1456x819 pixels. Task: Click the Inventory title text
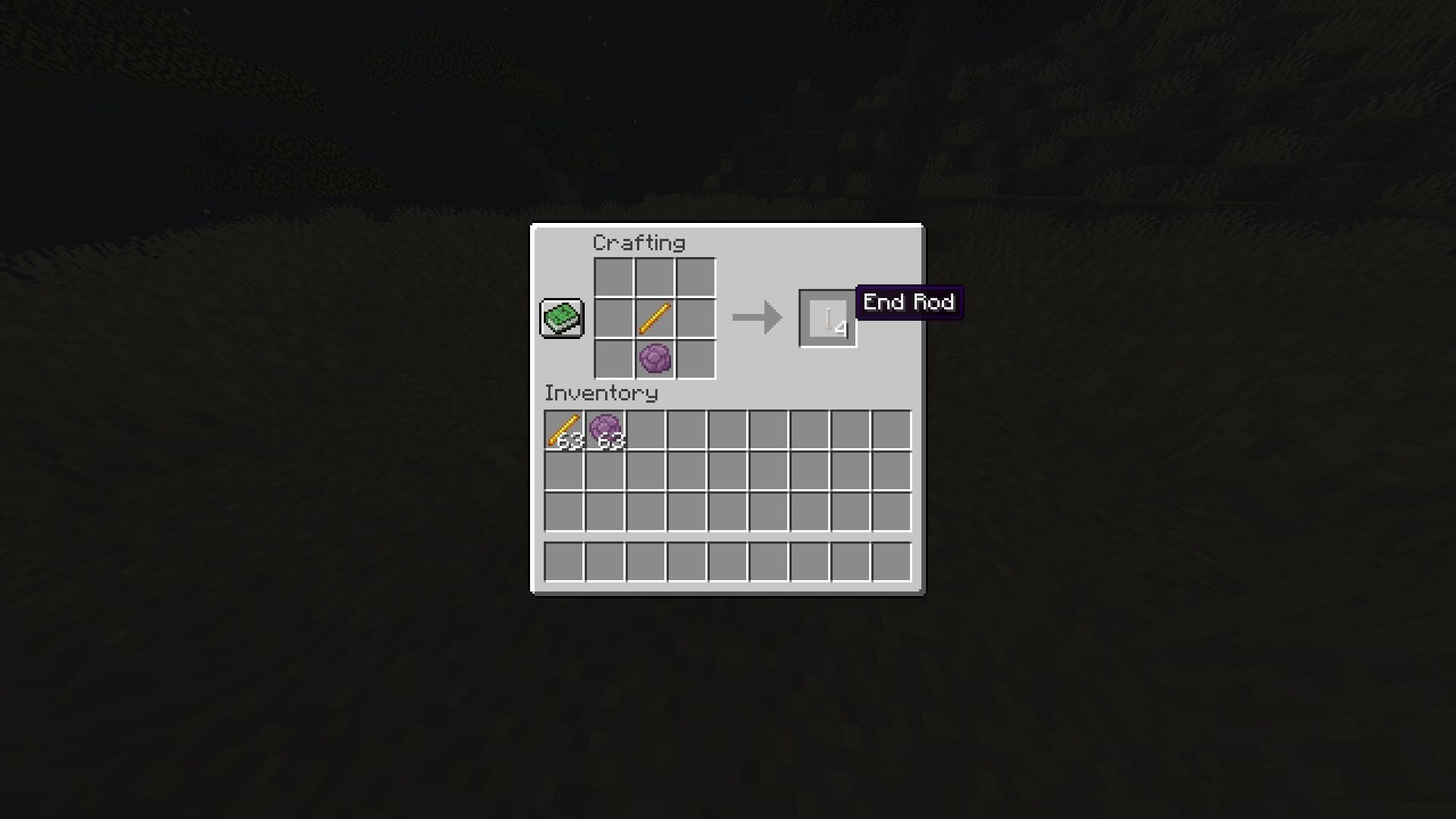(600, 394)
